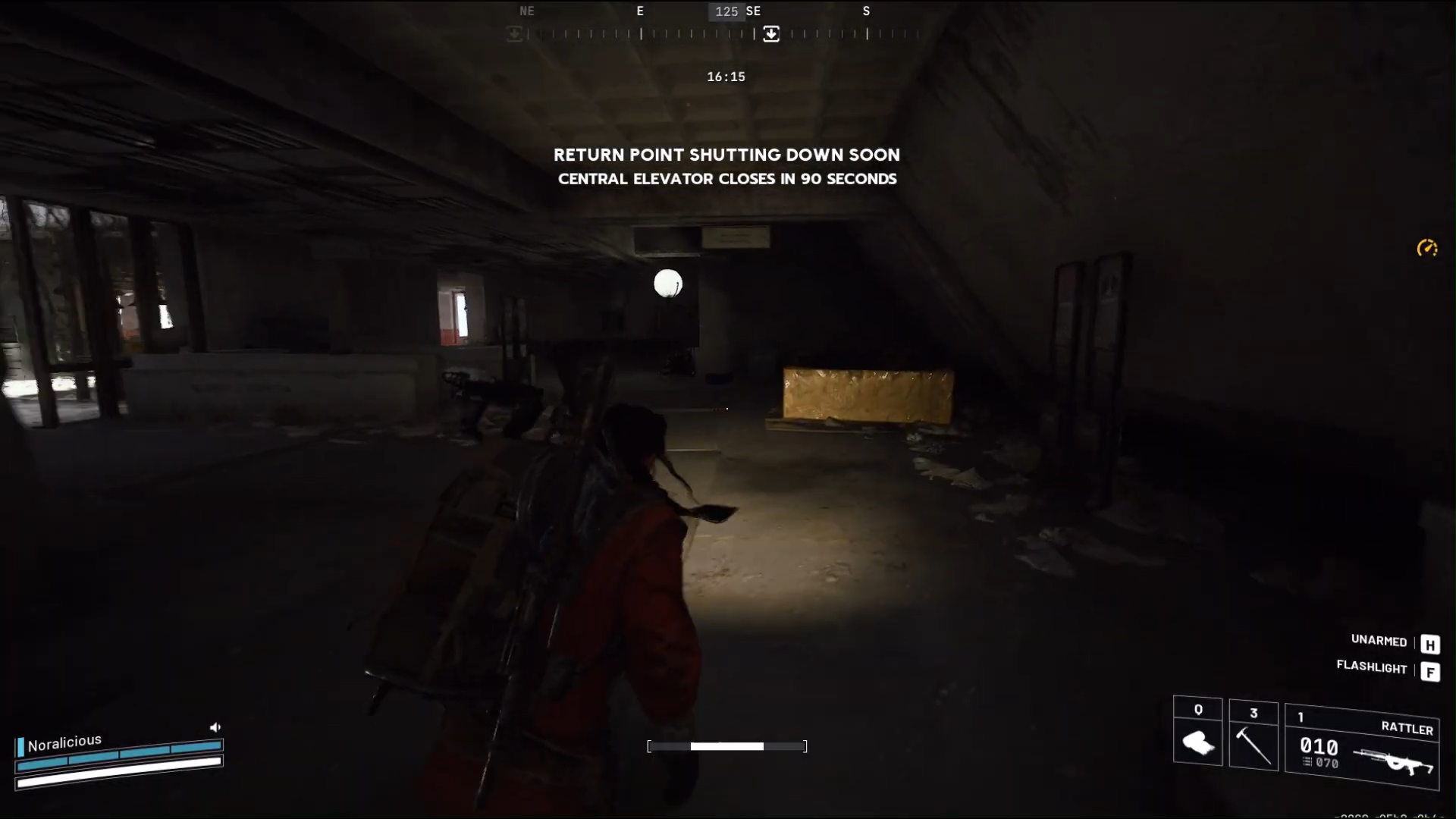Click the loading progress bar at bottom center
Viewport: 1456px width, 819px height.
point(726,746)
